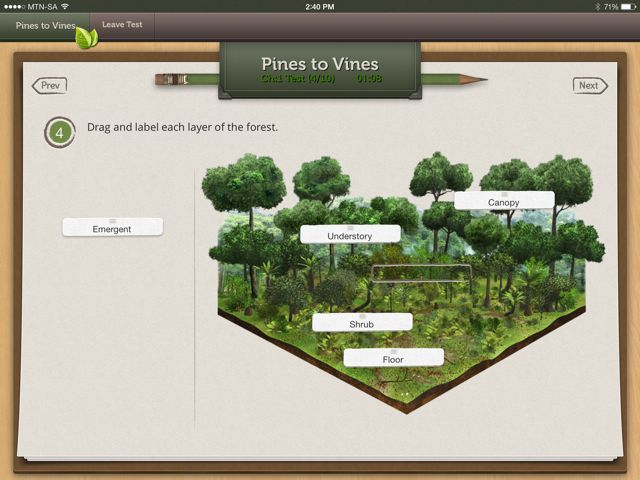Click the empty label drop slot
640x480 pixels.
(x=421, y=273)
